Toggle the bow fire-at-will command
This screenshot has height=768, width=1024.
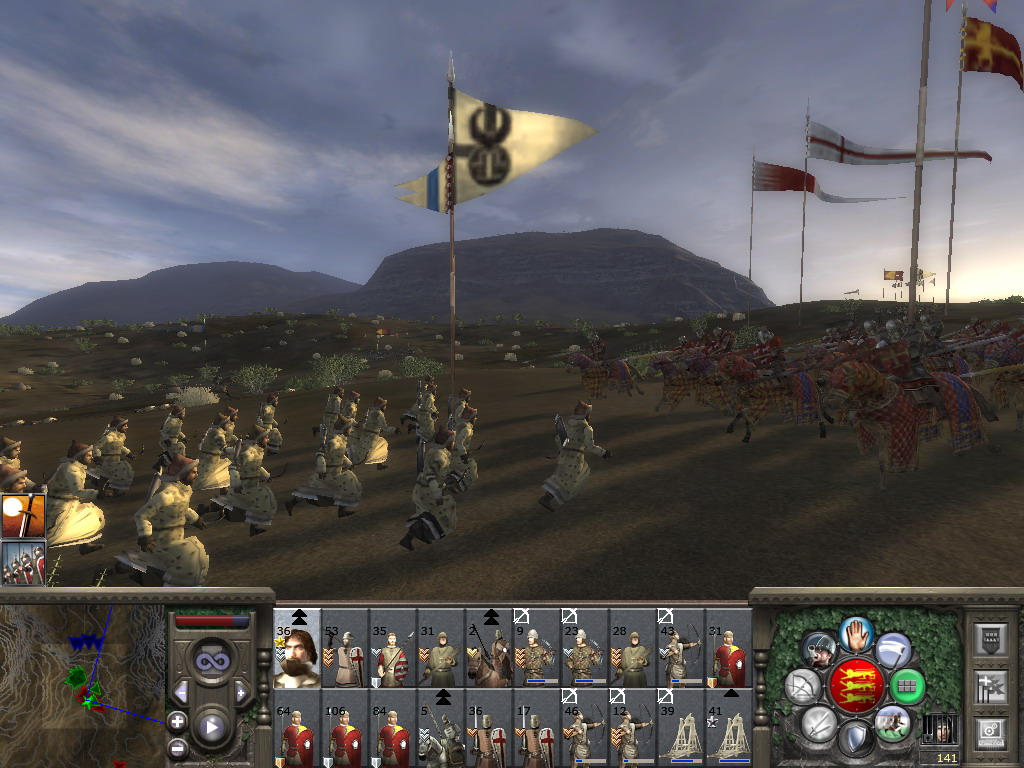click(802, 686)
